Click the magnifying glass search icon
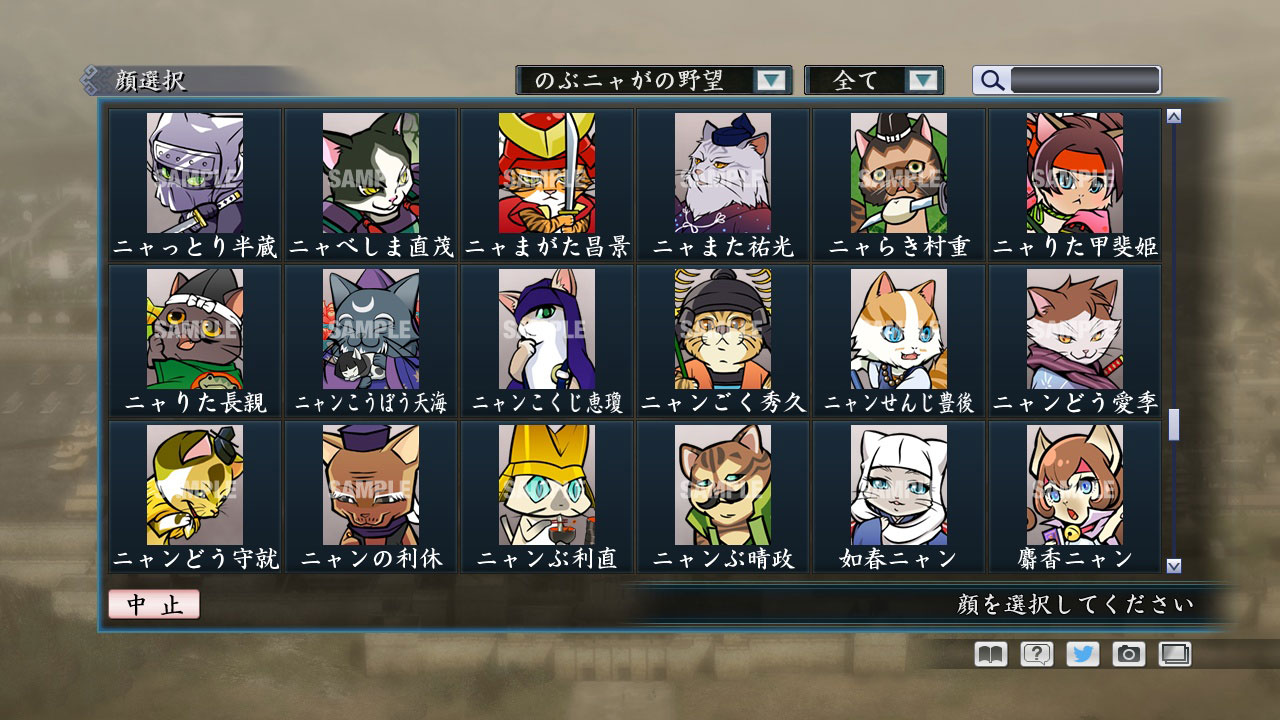The image size is (1280, 720). [x=991, y=81]
